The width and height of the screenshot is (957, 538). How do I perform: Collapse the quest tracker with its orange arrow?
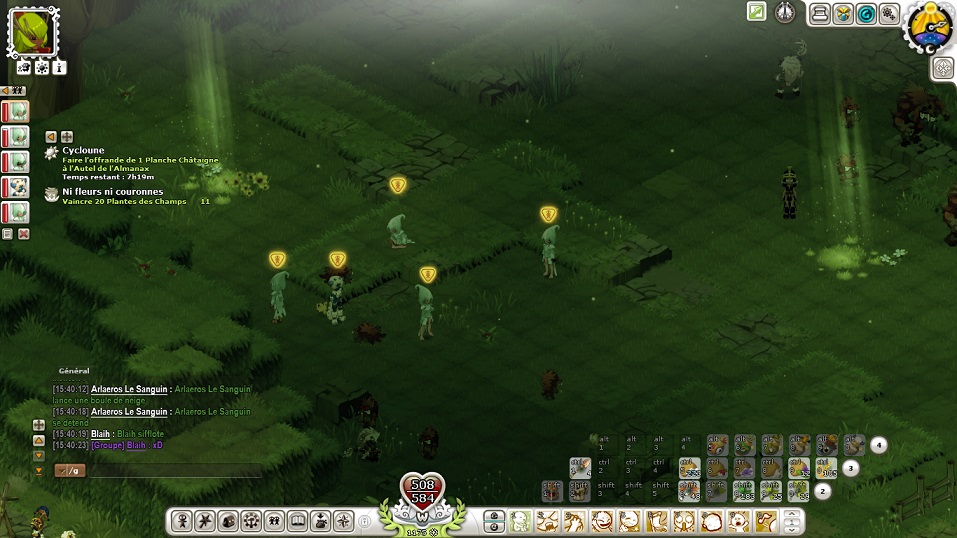[51, 137]
